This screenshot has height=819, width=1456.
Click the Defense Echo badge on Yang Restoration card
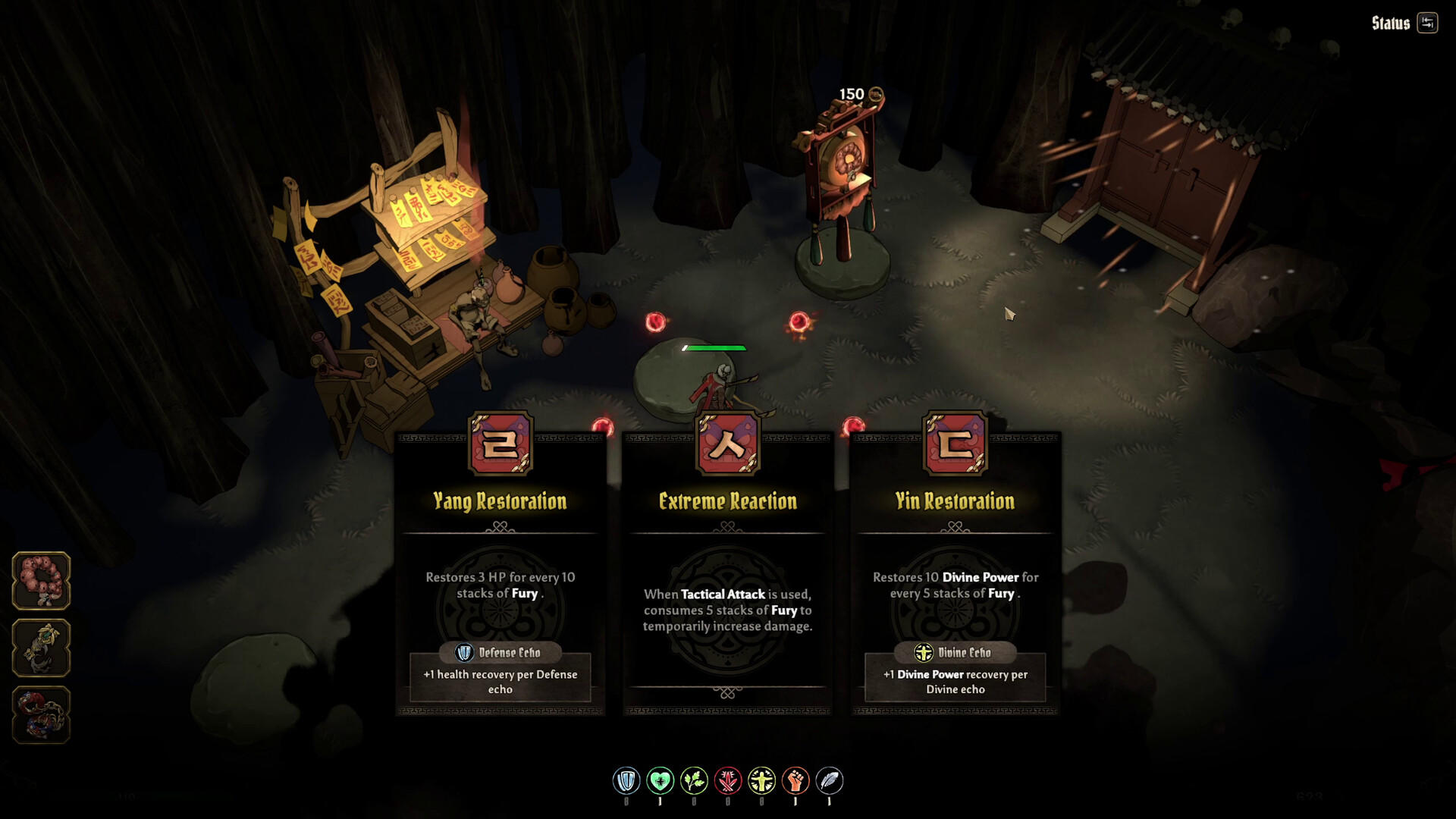pyautogui.click(x=501, y=652)
